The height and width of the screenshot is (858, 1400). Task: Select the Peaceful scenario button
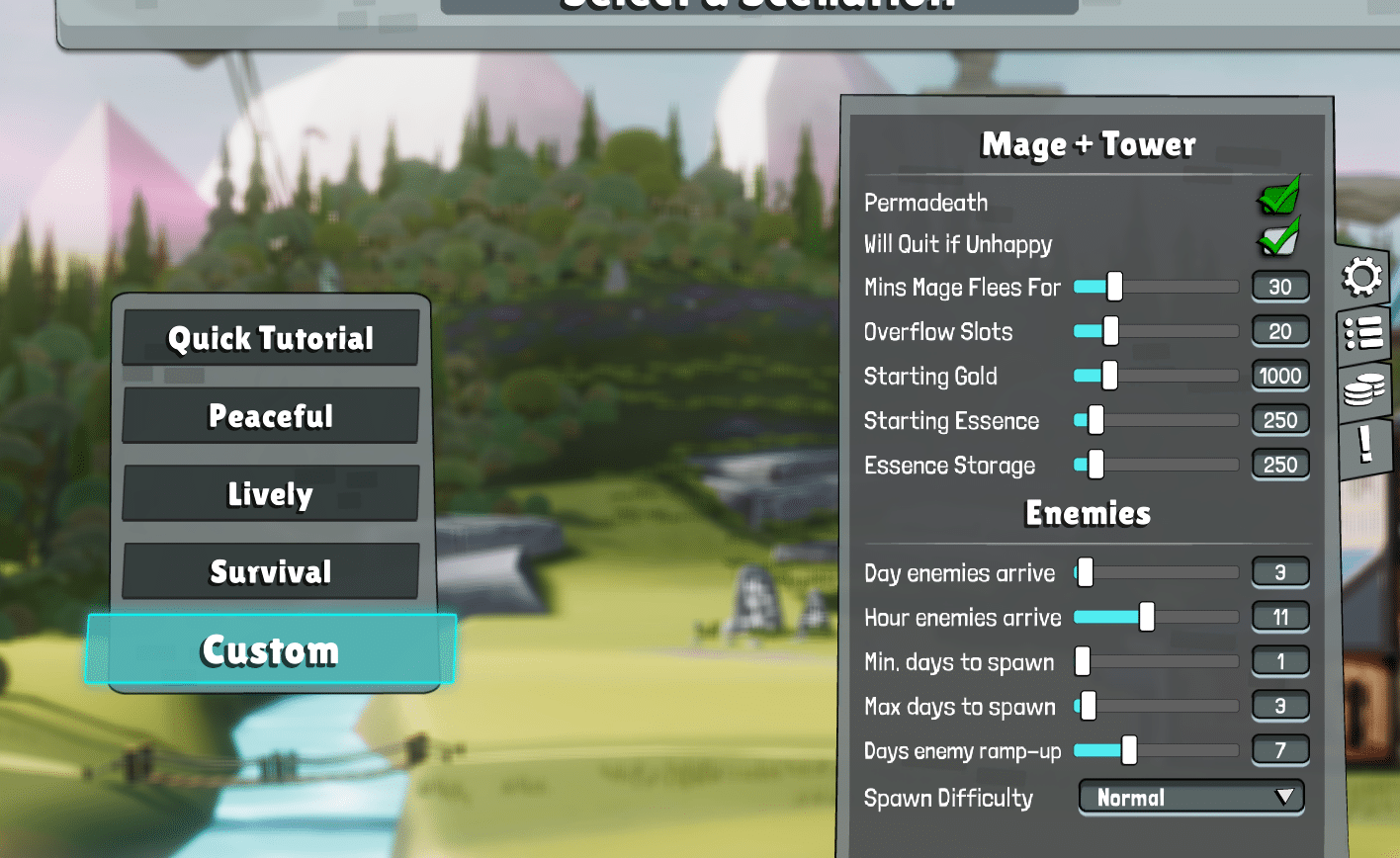click(x=270, y=415)
